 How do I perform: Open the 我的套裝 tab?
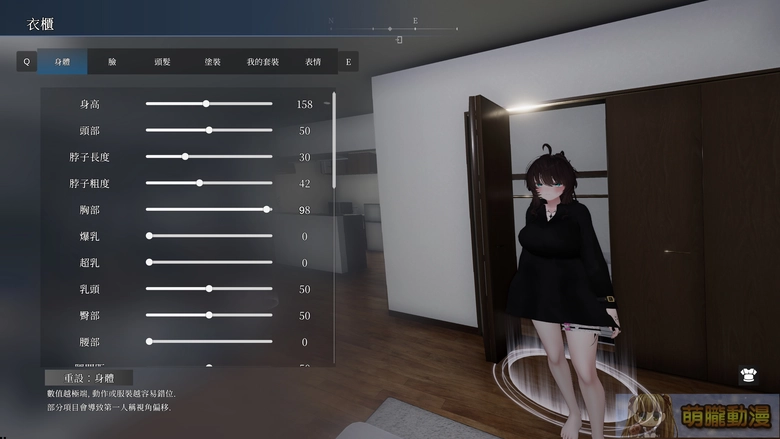tap(263, 62)
